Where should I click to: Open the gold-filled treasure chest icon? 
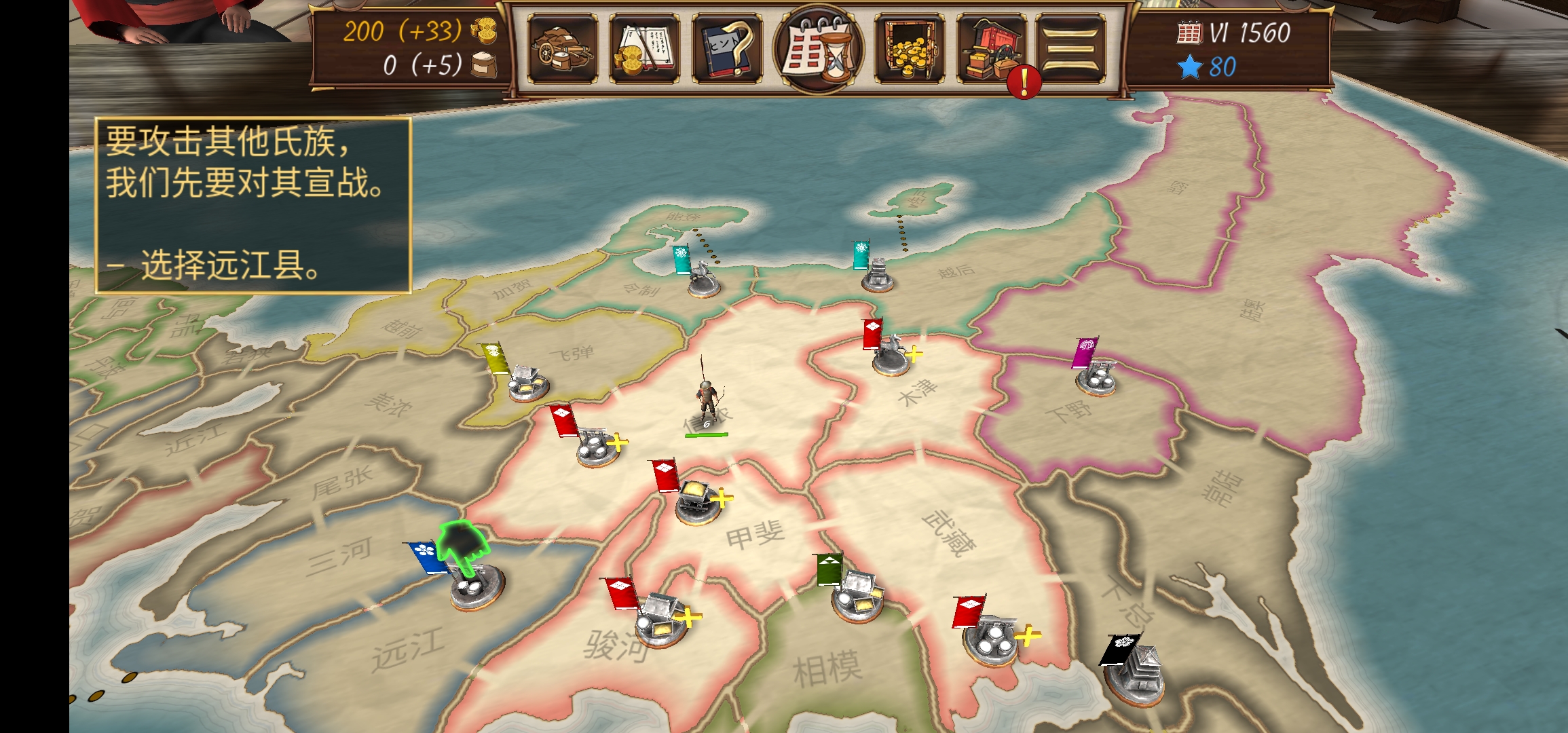pos(909,50)
